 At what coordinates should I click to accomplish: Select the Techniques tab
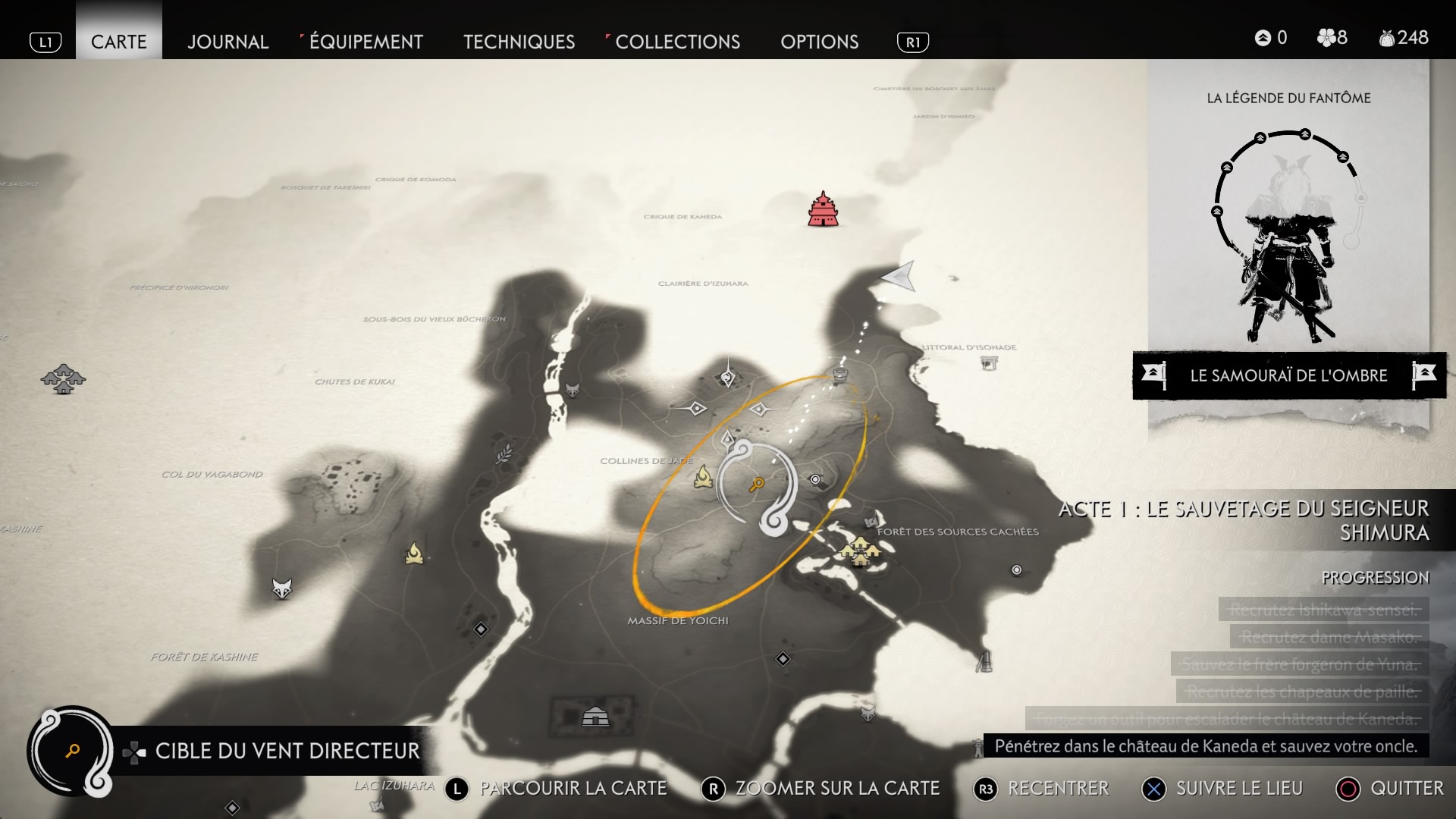point(519,42)
